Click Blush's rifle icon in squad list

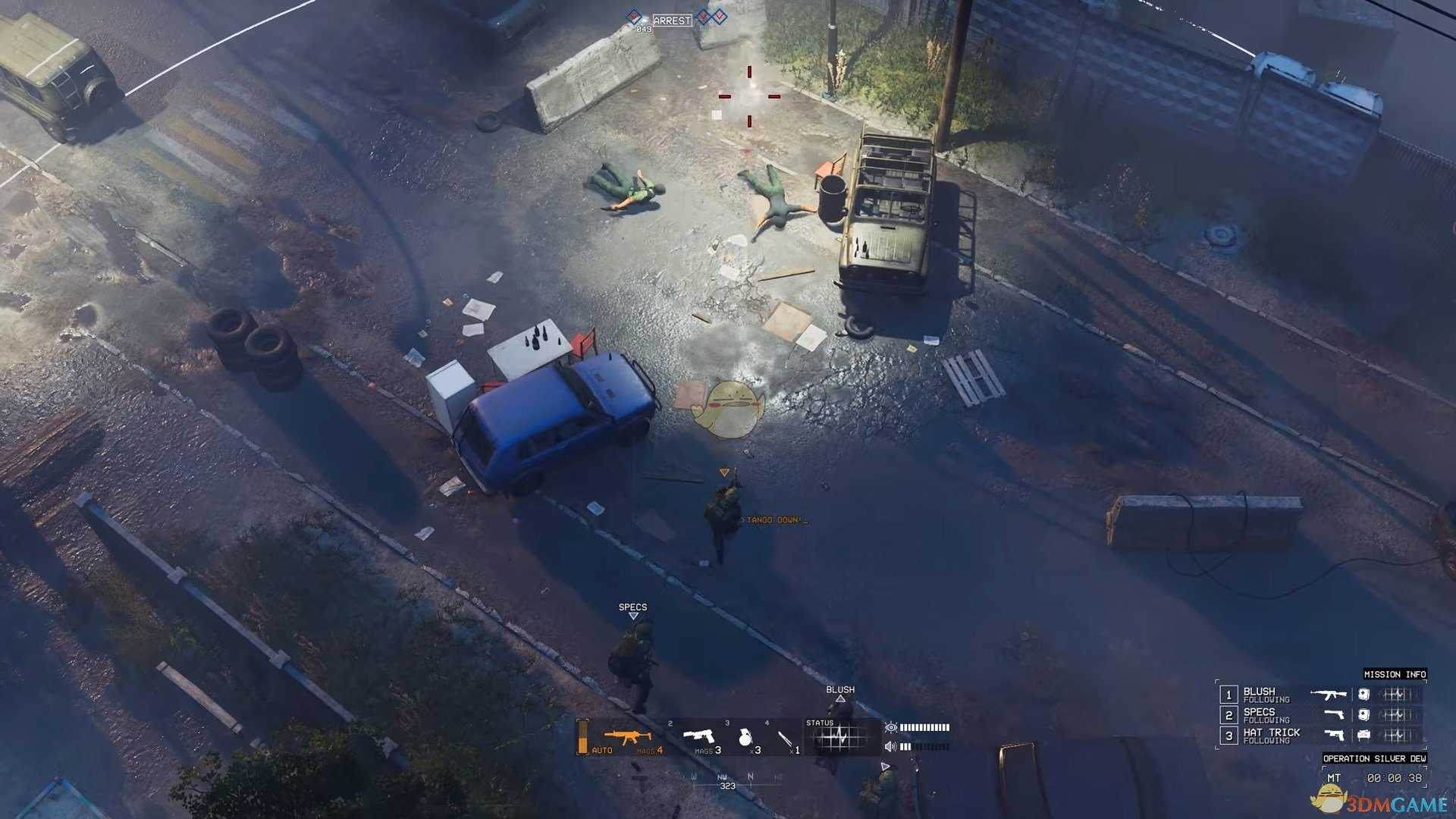[1328, 694]
